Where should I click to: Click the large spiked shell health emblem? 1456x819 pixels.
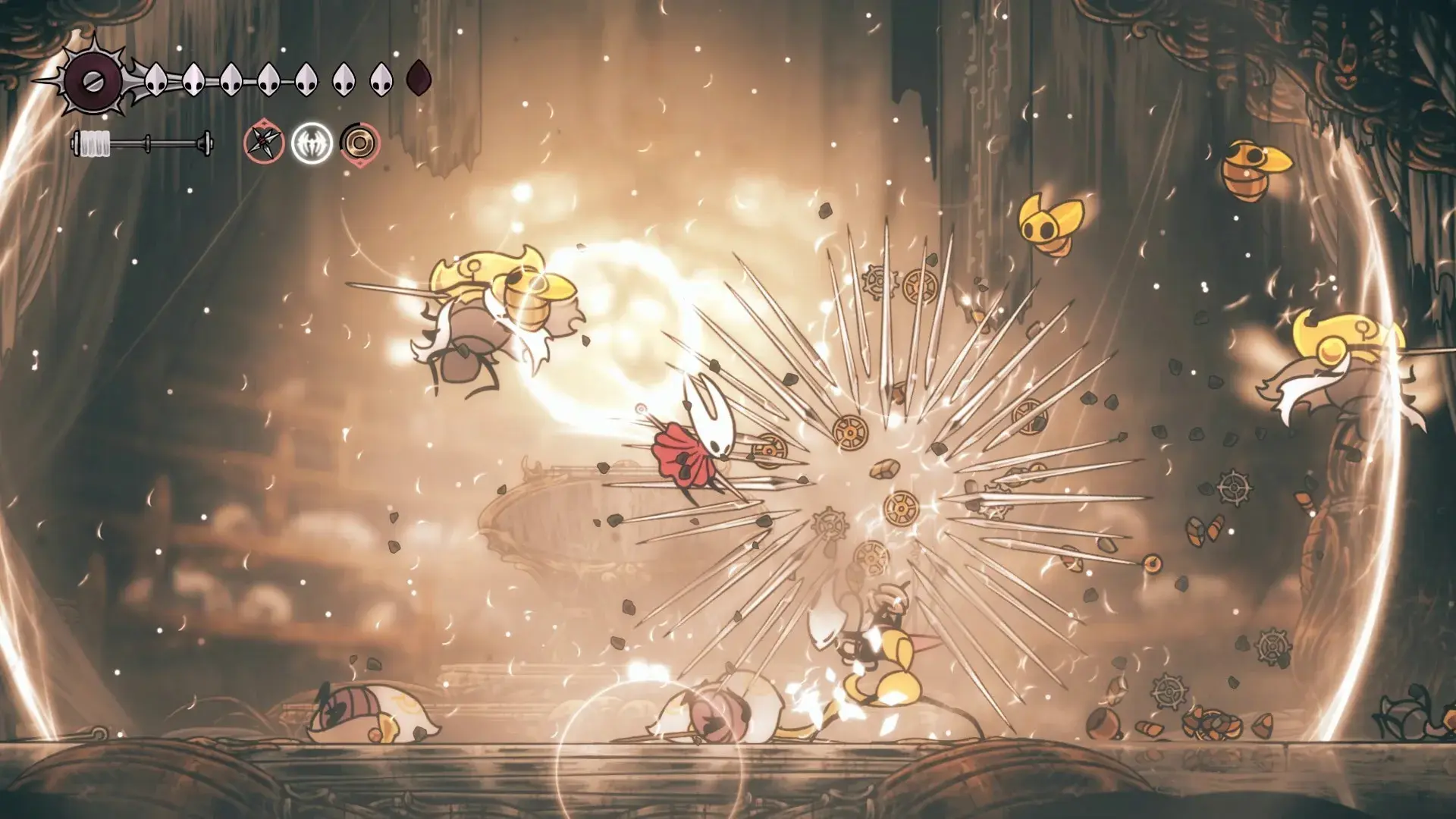point(94,79)
